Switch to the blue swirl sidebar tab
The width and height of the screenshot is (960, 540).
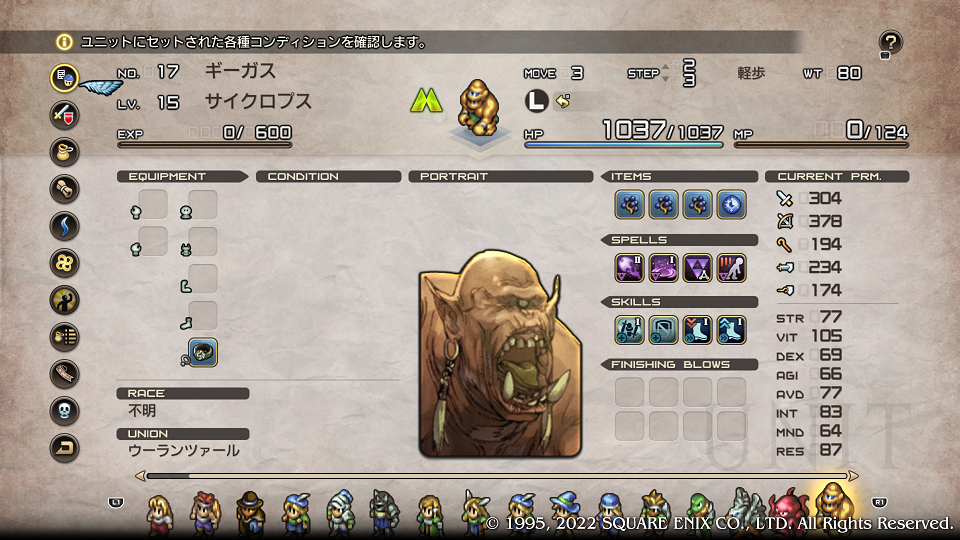click(x=65, y=226)
